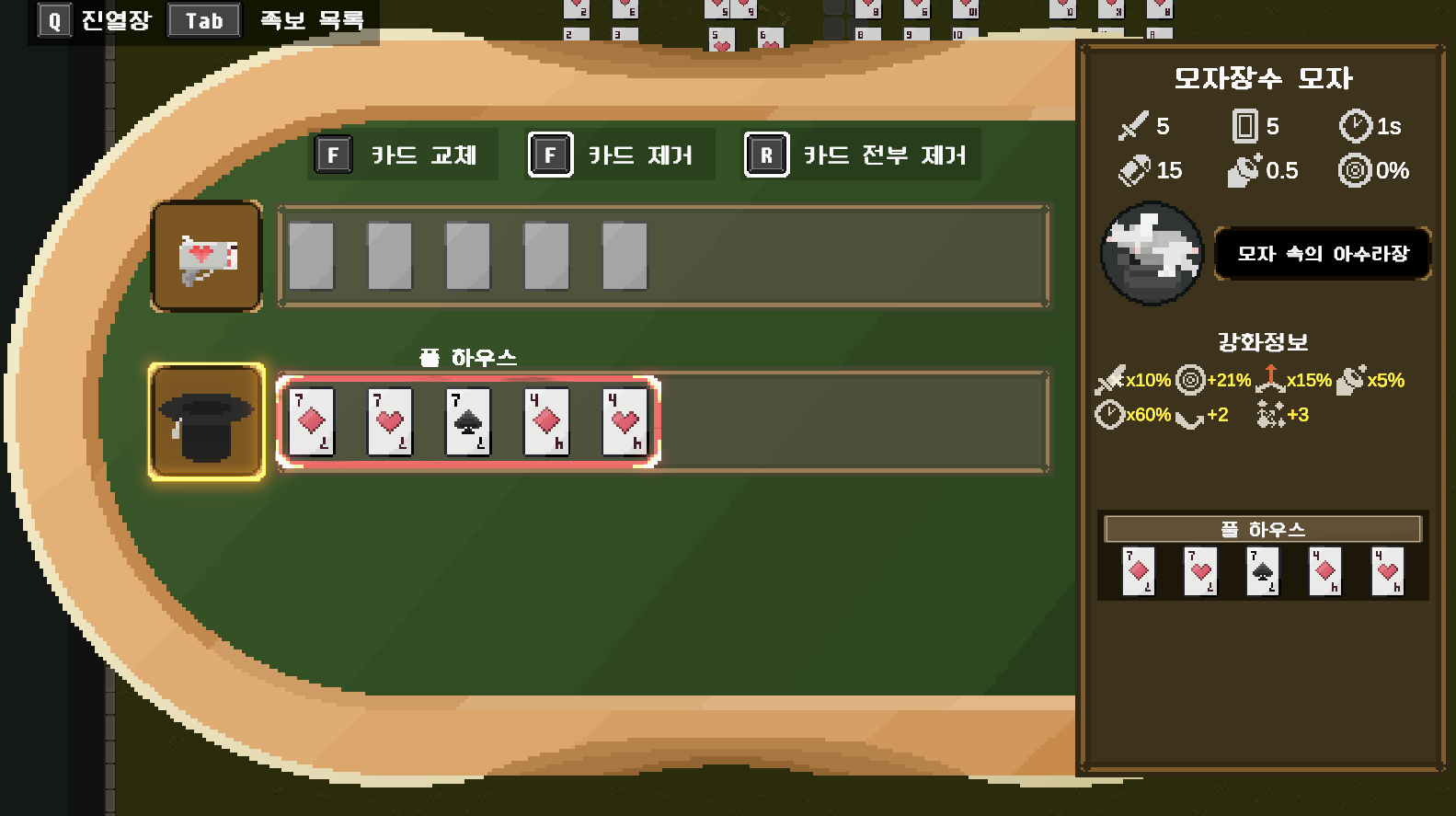Select the 4 of hearts card
The image size is (1456, 816).
click(x=623, y=421)
